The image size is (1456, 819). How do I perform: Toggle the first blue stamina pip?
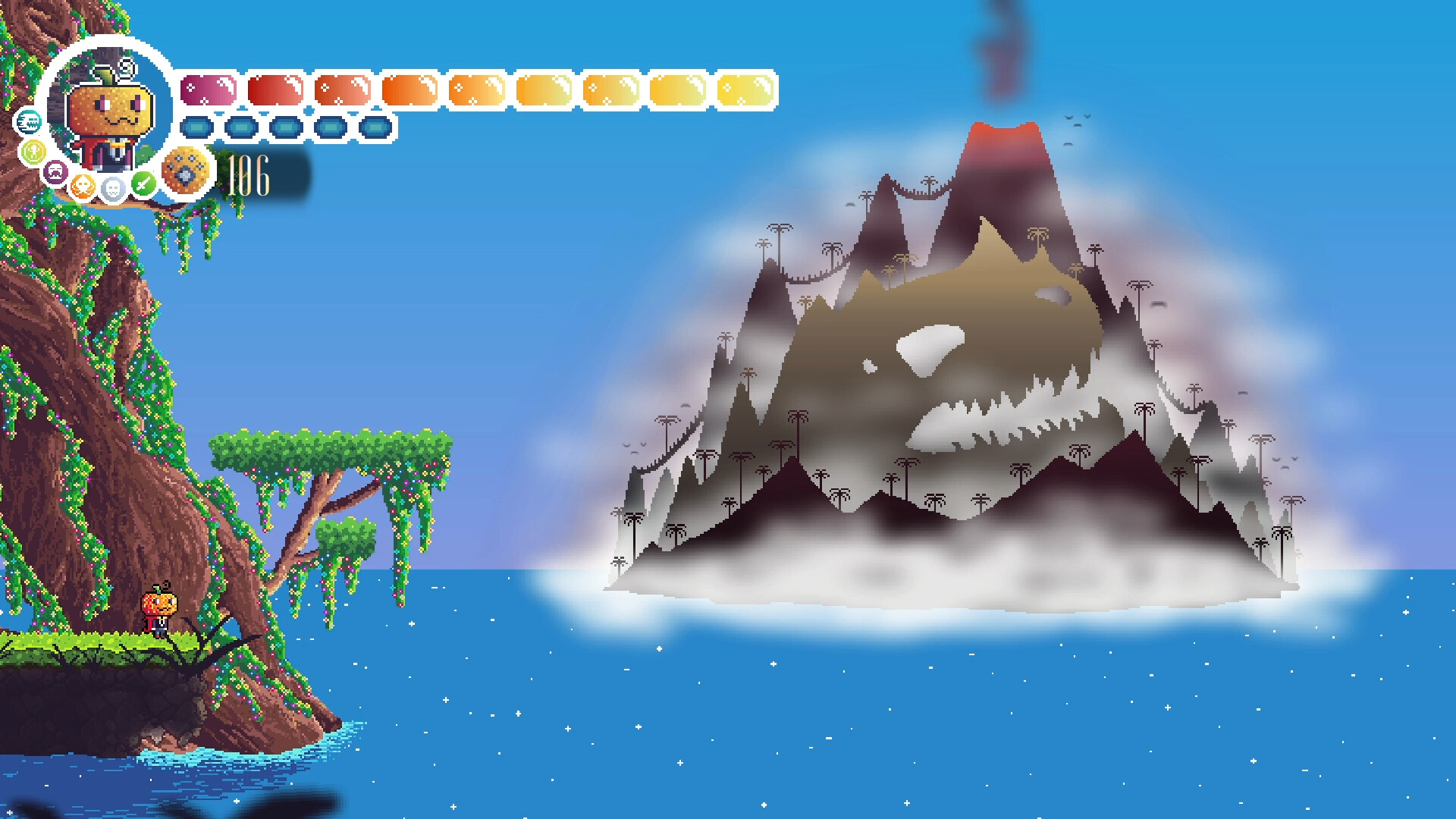pyautogui.click(x=197, y=127)
